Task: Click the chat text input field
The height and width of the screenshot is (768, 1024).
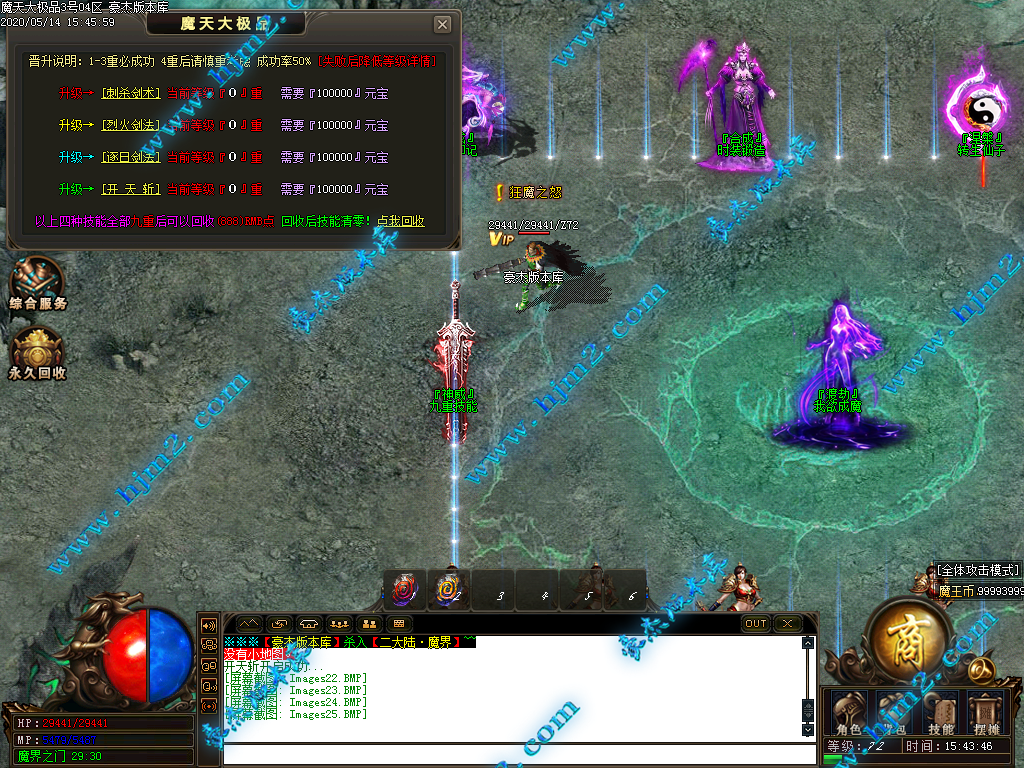Action: coord(510,753)
